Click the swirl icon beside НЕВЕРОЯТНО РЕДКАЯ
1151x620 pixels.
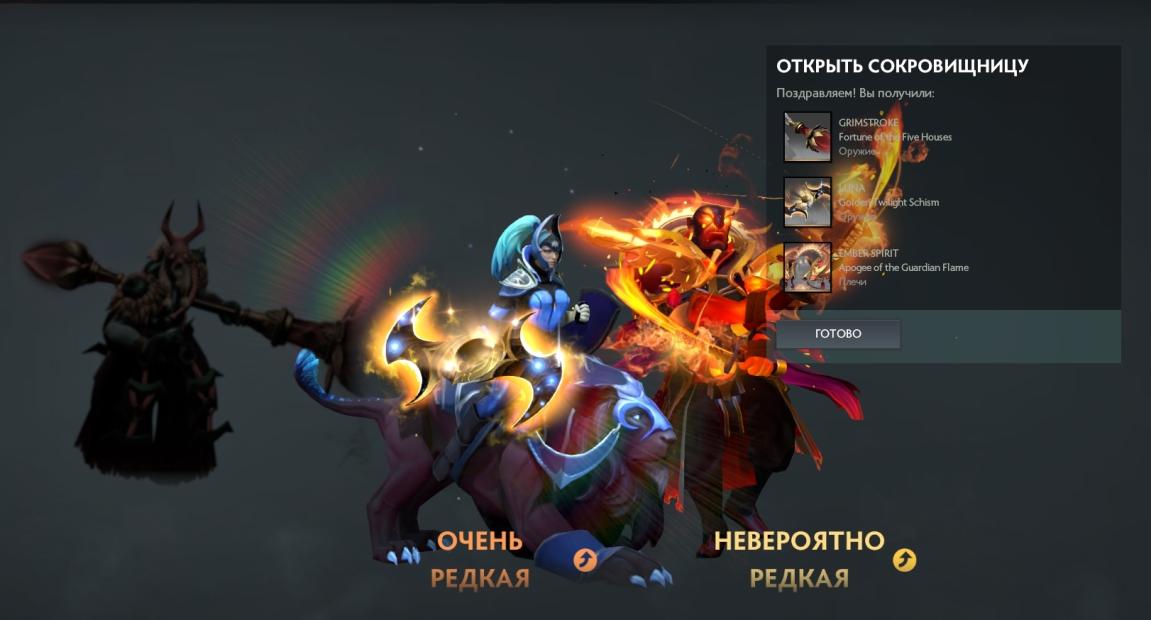pos(905,560)
